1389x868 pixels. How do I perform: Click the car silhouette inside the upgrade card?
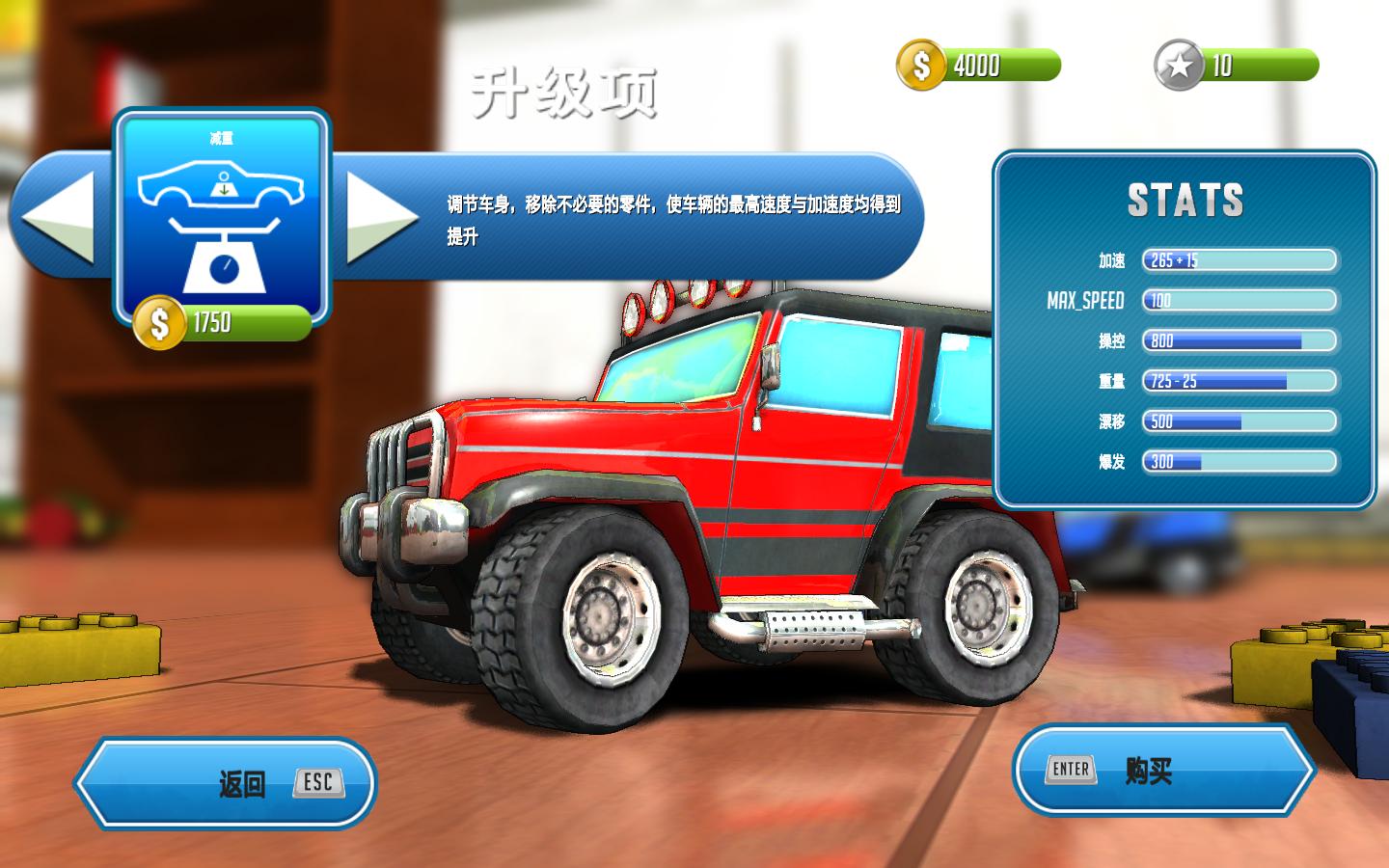[224, 185]
